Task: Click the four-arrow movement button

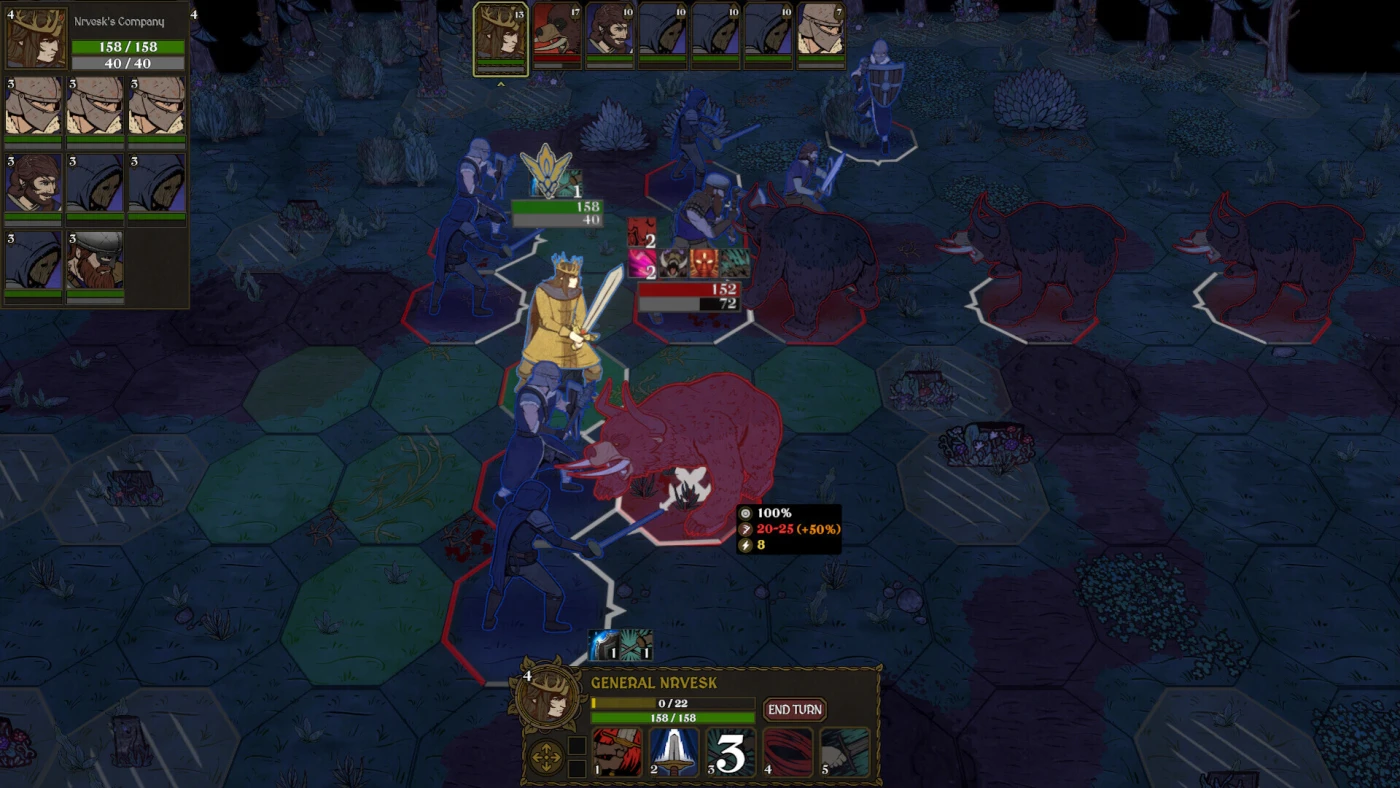Action: click(x=545, y=756)
